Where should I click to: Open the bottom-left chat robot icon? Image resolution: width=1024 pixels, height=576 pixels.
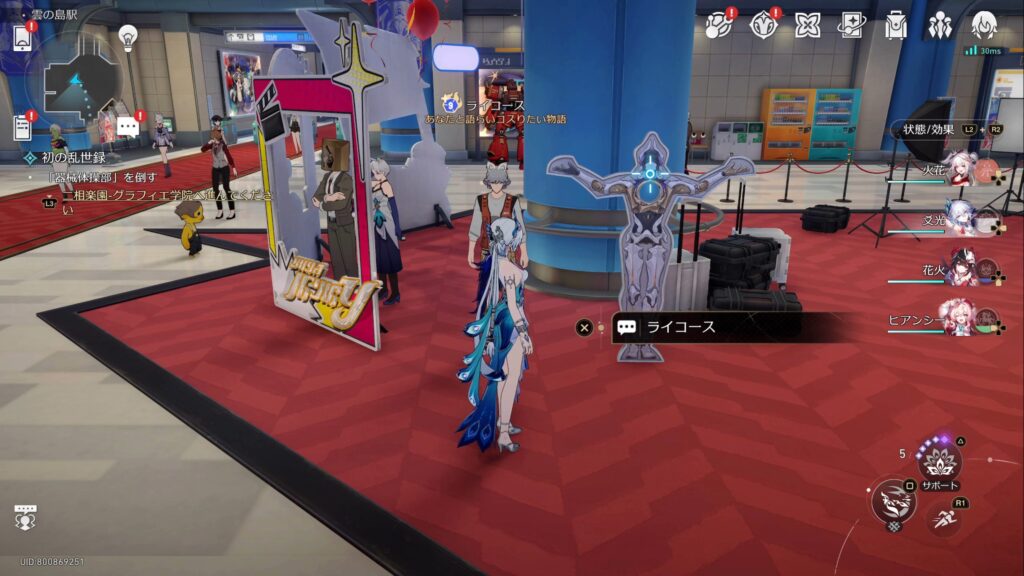(x=25, y=517)
